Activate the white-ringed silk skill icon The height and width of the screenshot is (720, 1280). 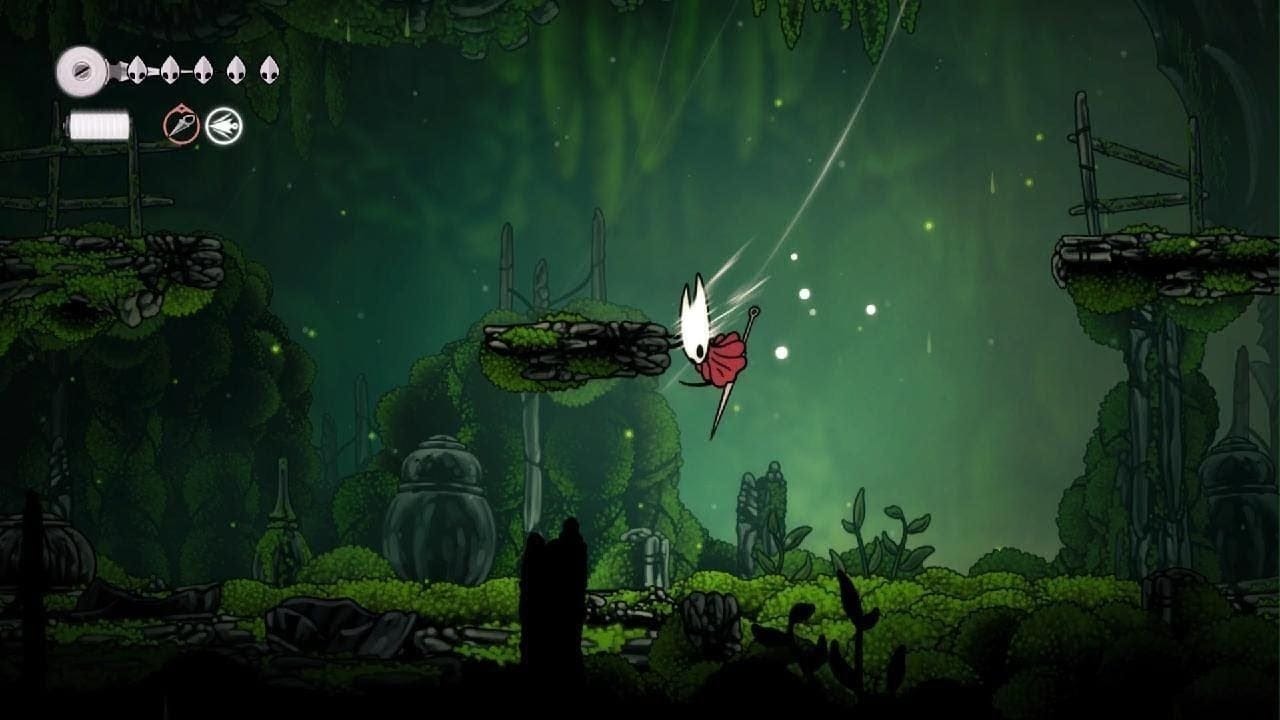(224, 126)
